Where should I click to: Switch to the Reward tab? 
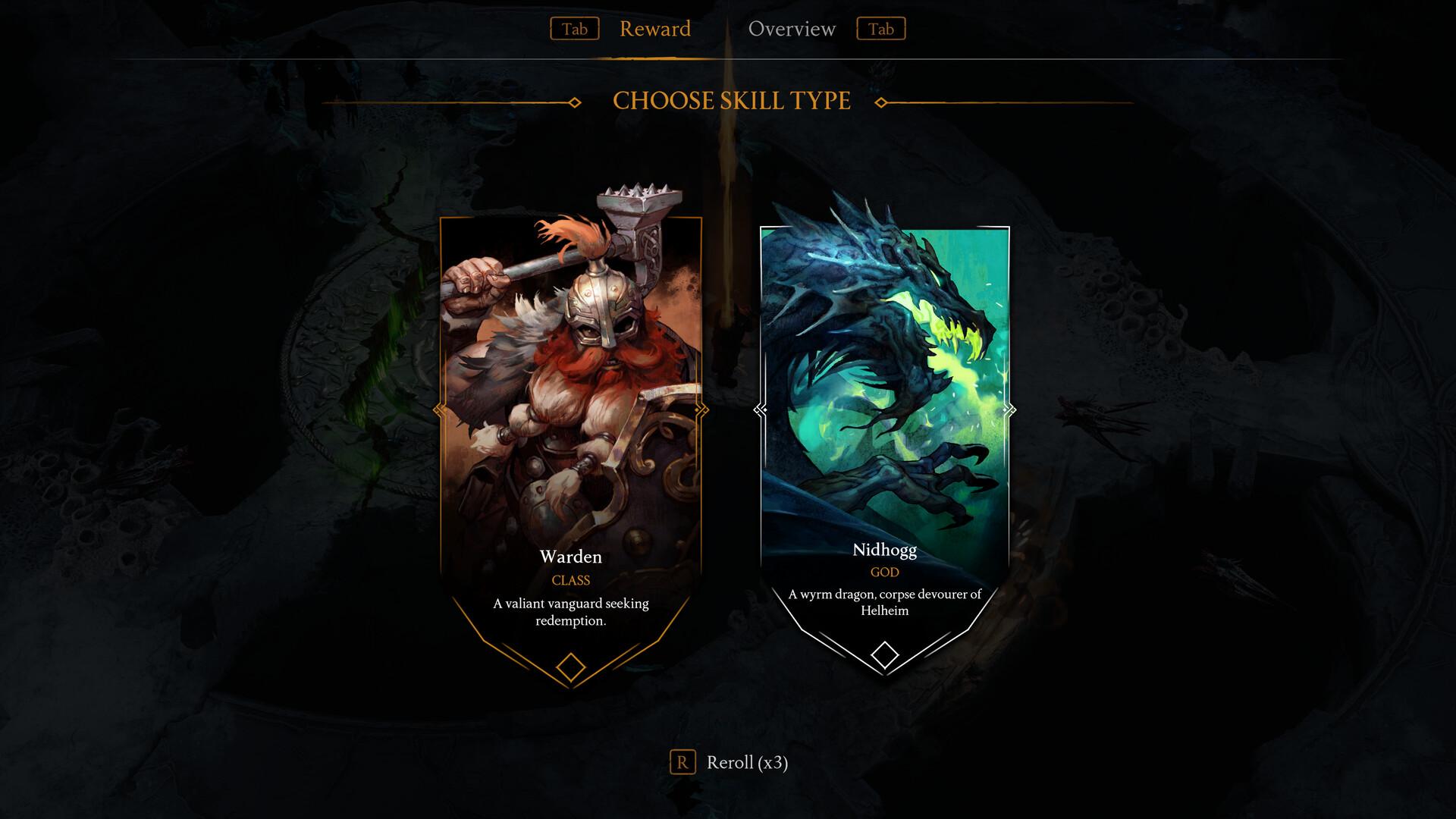(x=655, y=30)
